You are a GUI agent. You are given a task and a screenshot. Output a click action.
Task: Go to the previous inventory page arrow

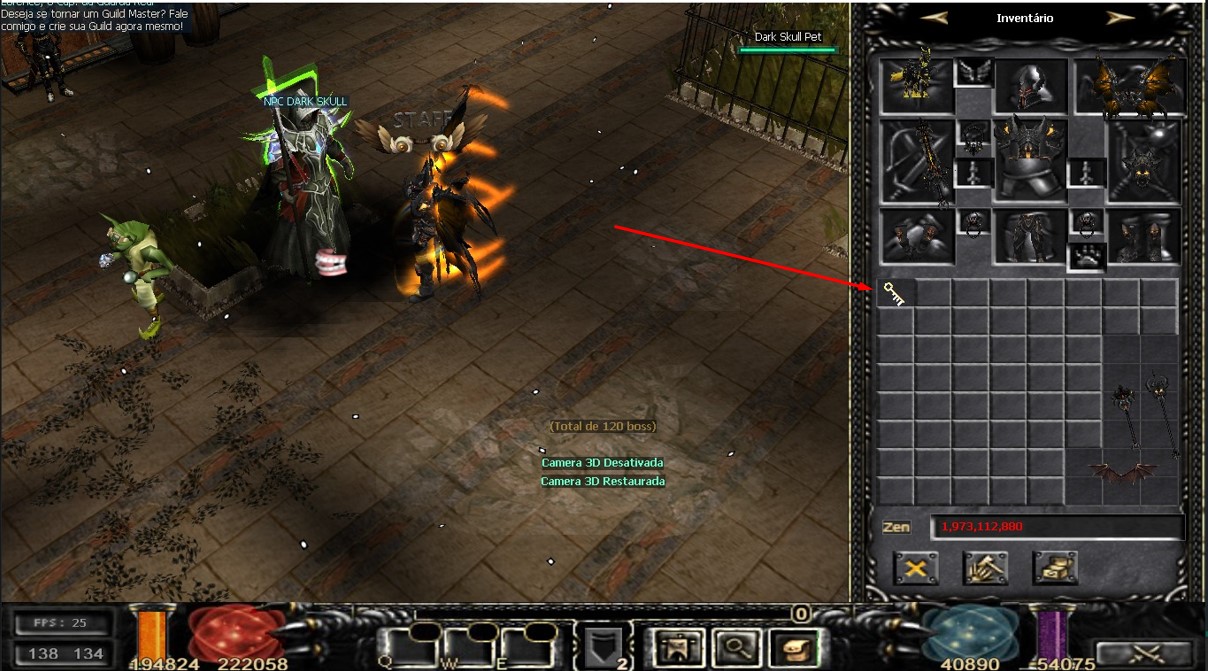[x=934, y=18]
